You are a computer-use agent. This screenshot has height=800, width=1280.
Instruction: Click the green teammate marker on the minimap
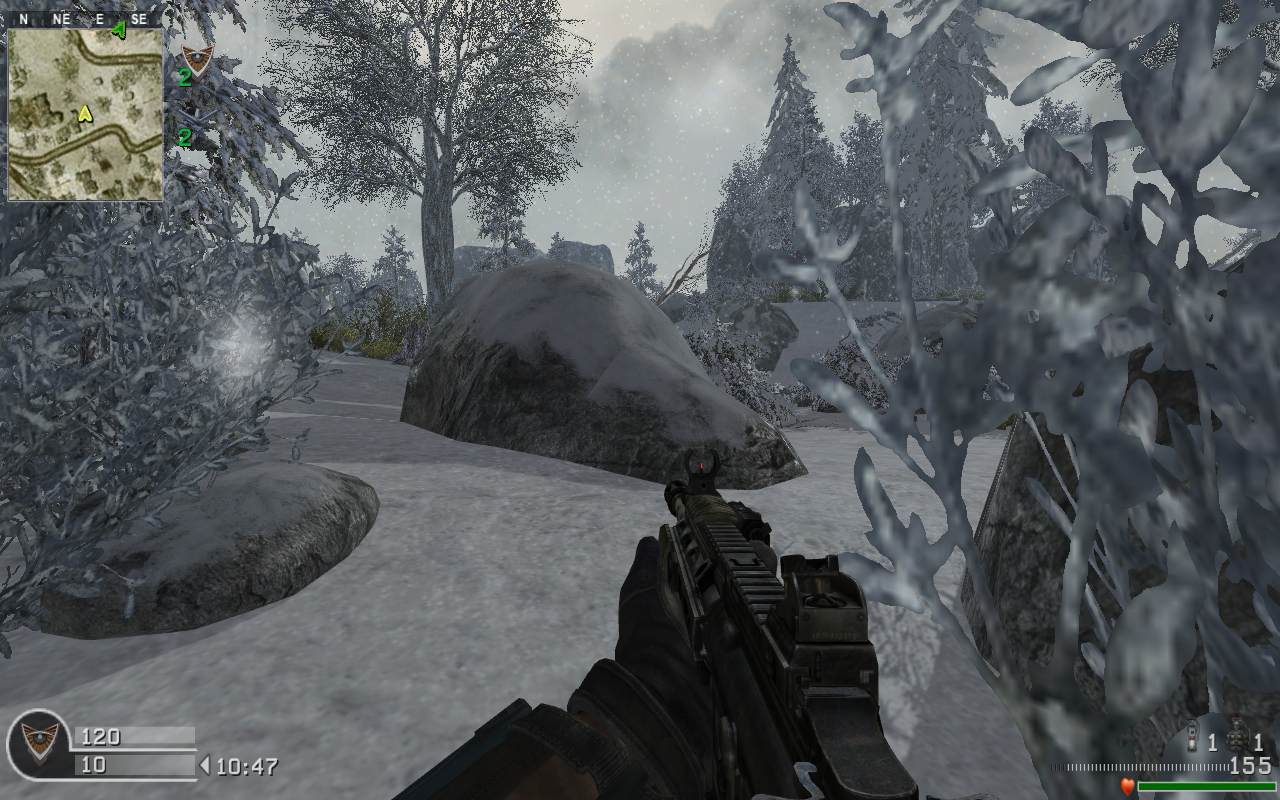tap(120, 31)
